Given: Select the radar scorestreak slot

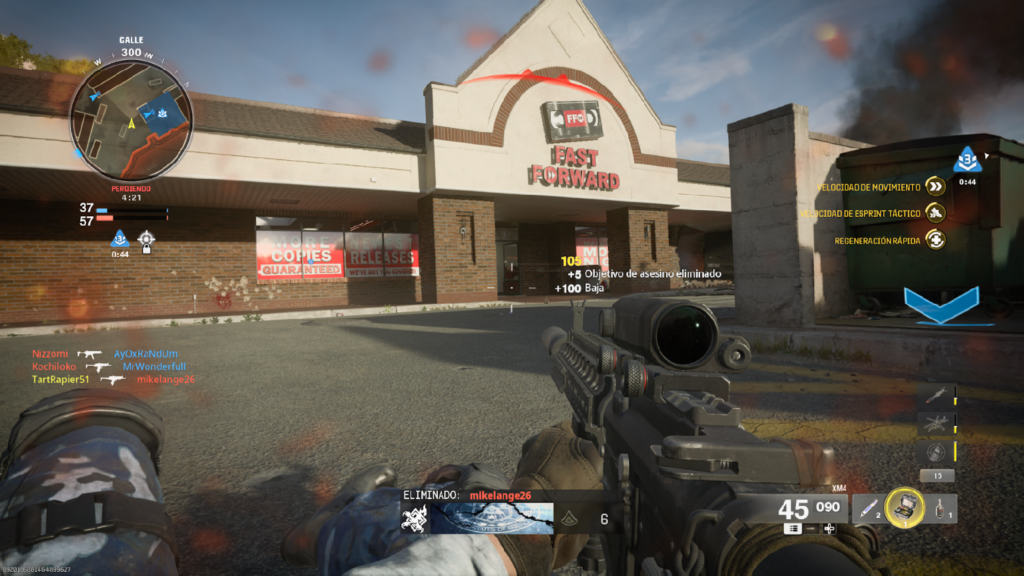Looking at the screenshot, I should pyautogui.click(x=936, y=452).
